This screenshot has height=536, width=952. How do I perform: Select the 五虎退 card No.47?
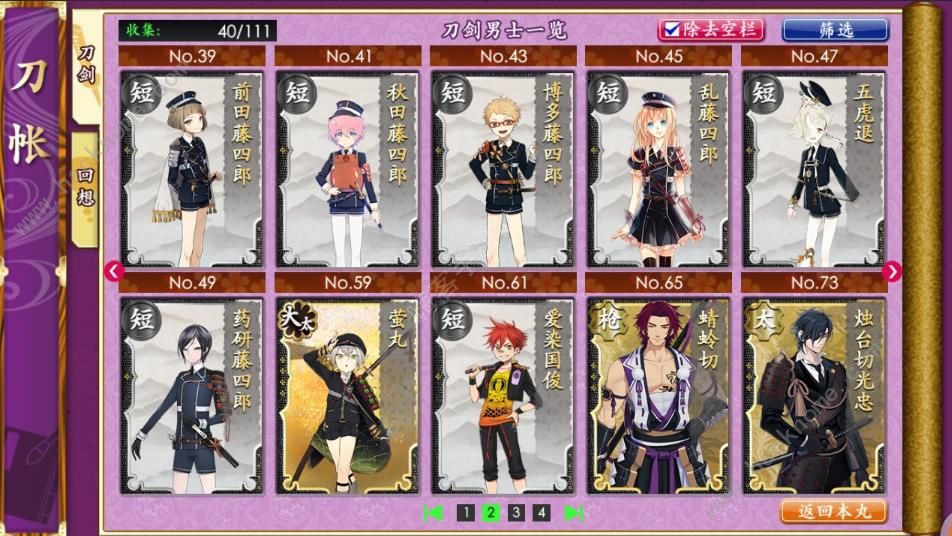(x=814, y=167)
